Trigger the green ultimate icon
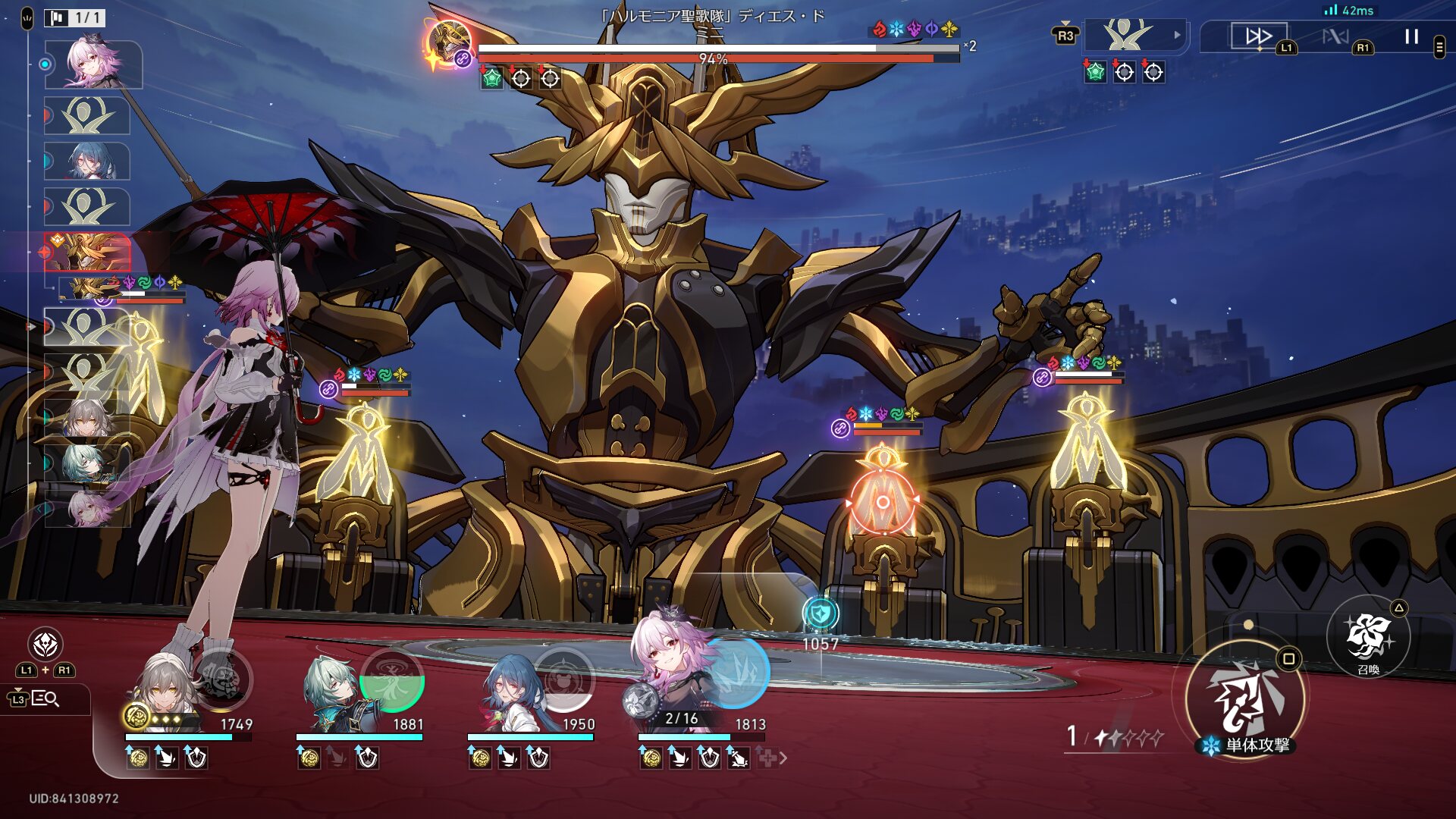The width and height of the screenshot is (1456, 819). (x=392, y=680)
